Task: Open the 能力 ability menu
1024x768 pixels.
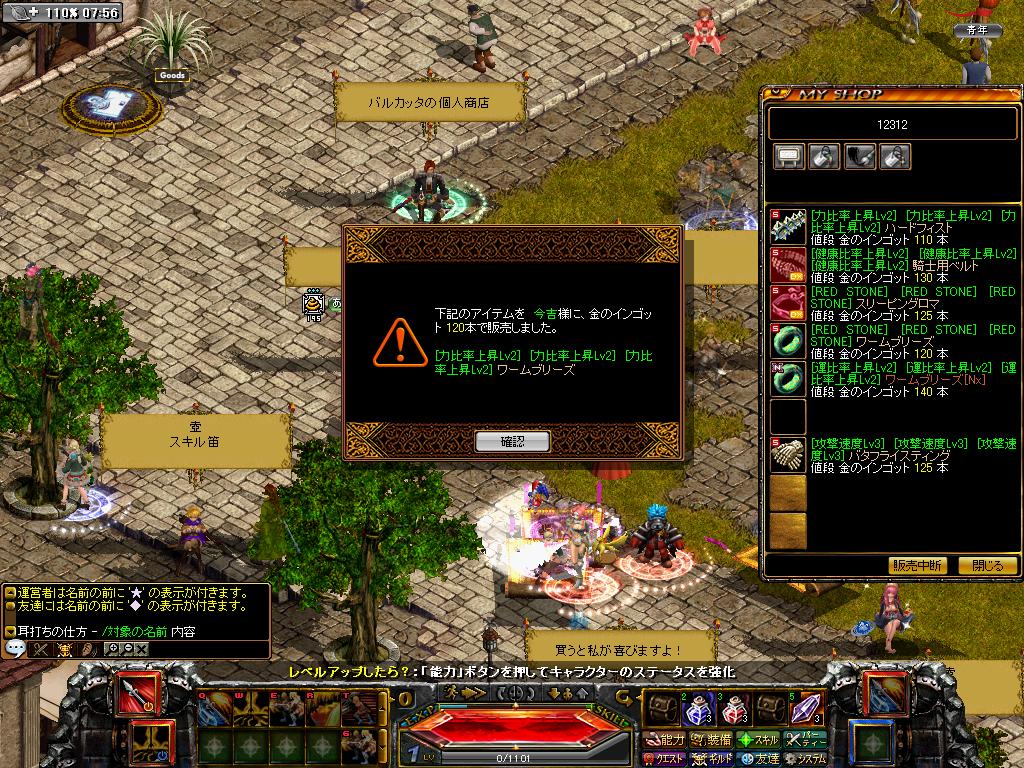Action: click(664, 740)
